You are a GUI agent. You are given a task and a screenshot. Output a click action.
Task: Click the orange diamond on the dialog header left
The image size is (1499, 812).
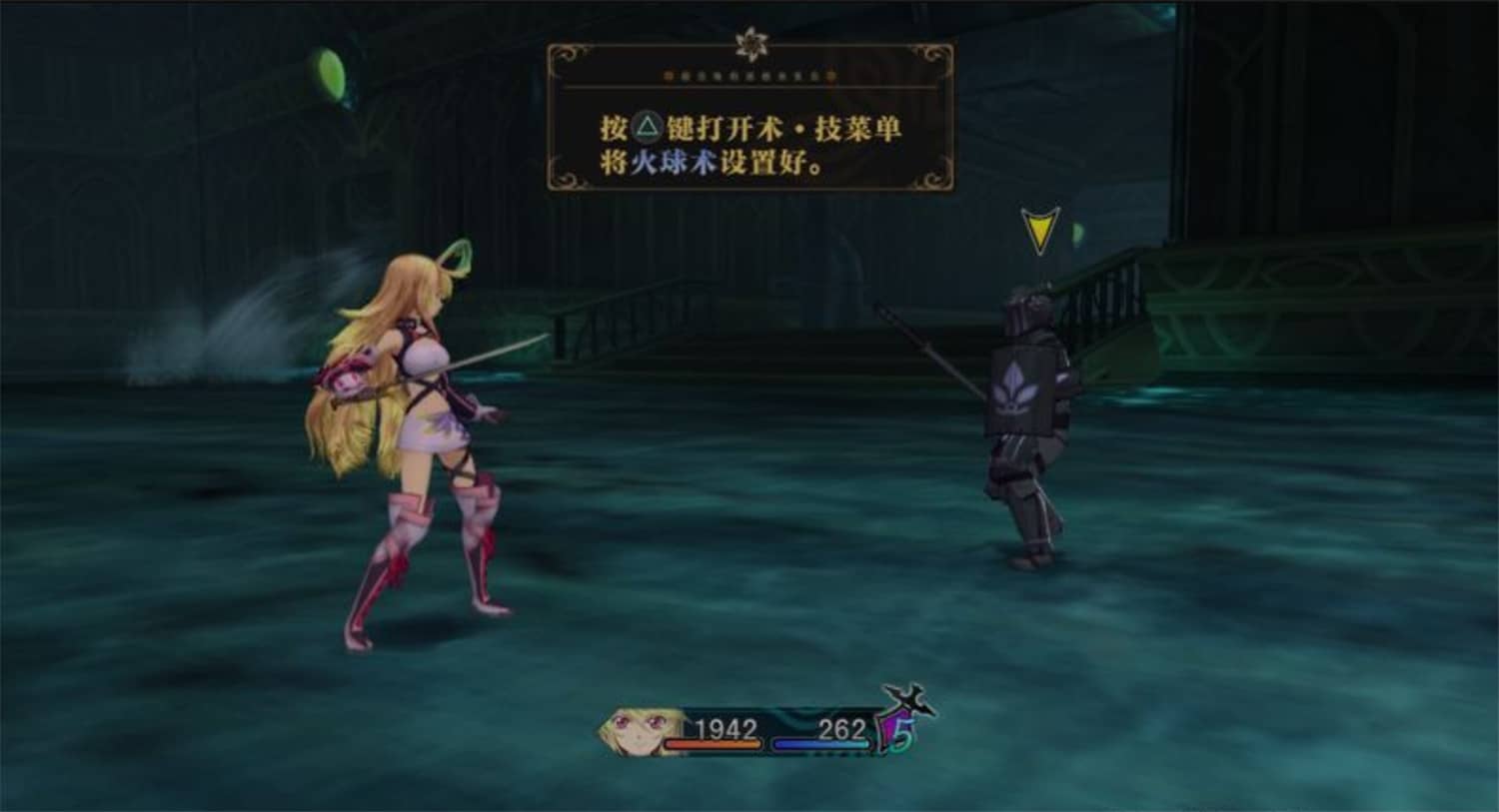pyautogui.click(x=669, y=76)
